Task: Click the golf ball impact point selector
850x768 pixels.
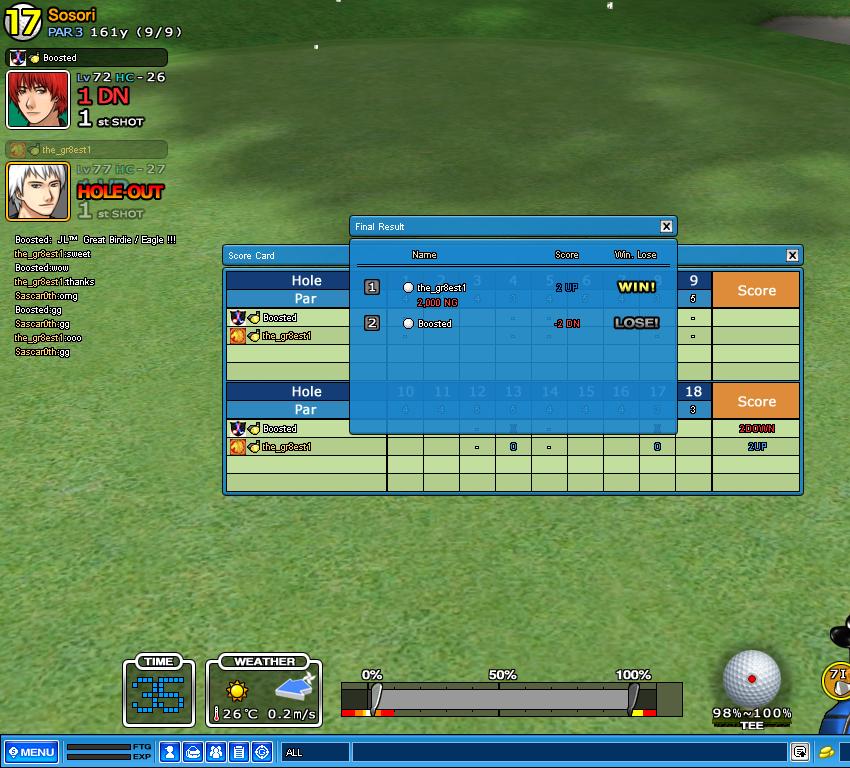Action: tap(752, 678)
